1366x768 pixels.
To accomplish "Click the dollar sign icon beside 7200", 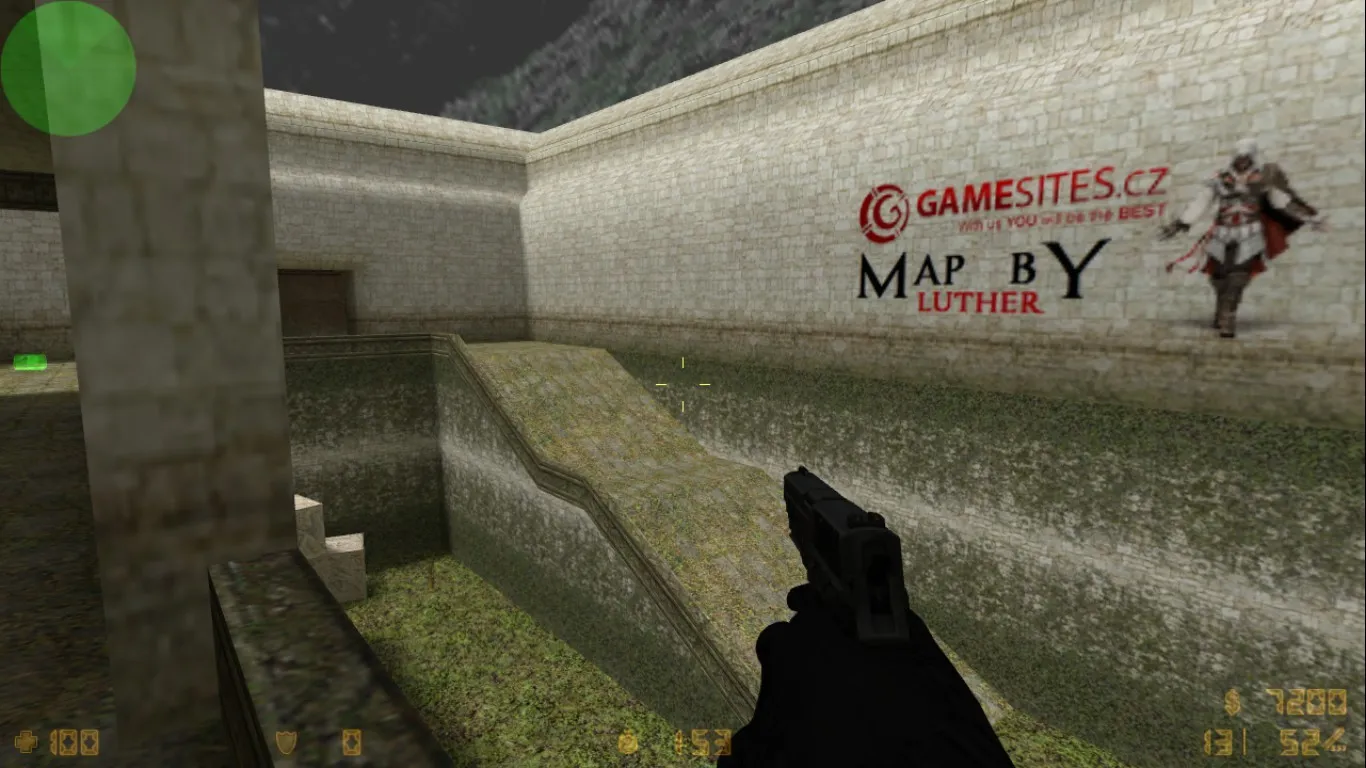I will click(x=1231, y=701).
